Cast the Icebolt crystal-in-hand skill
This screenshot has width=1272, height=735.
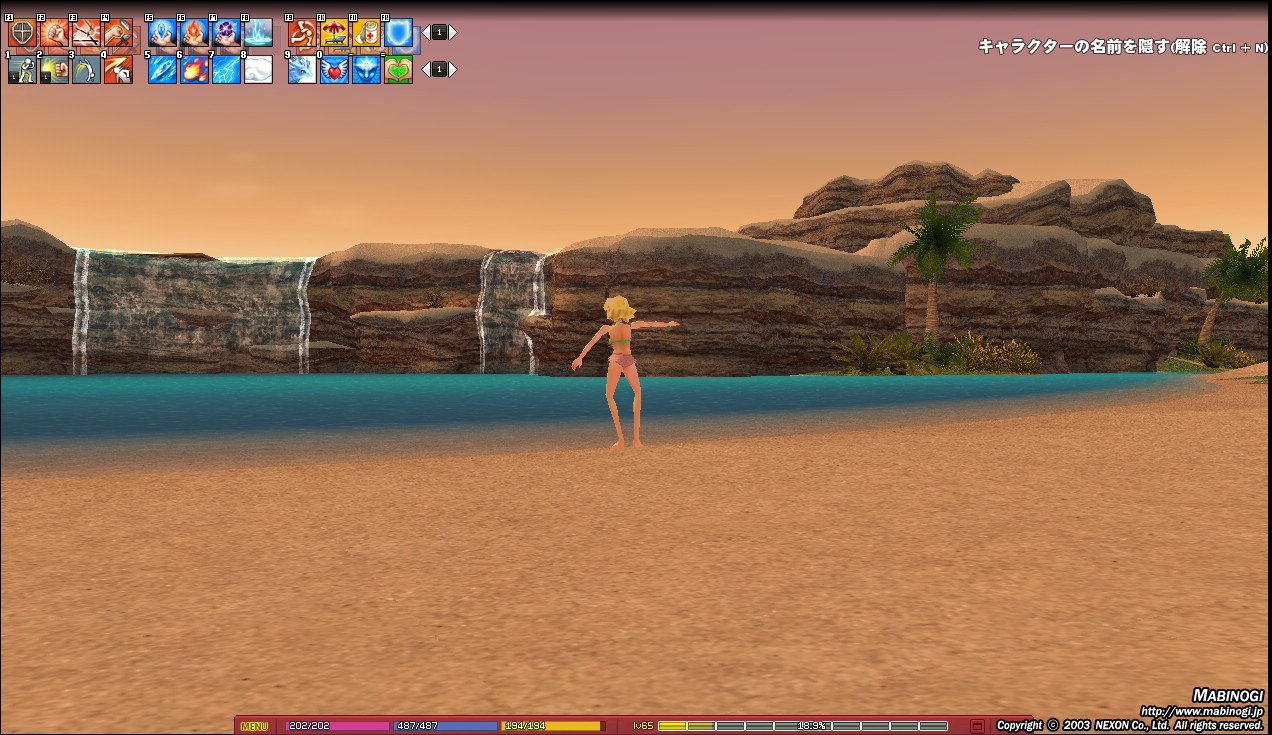162,33
